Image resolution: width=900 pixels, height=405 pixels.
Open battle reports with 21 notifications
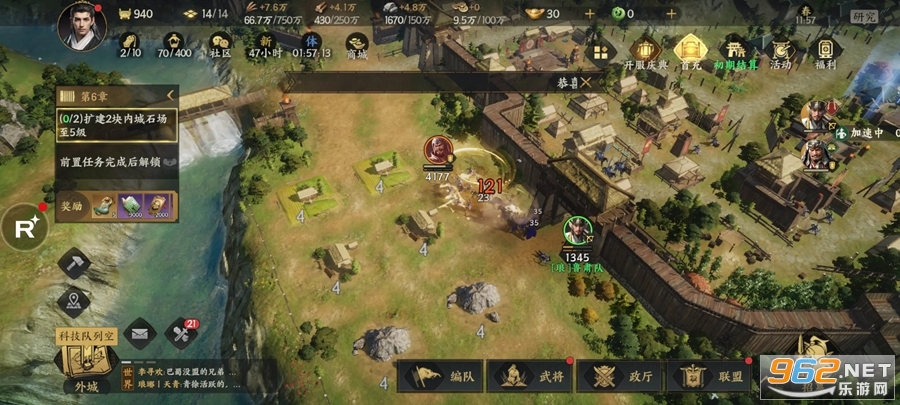coord(182,331)
